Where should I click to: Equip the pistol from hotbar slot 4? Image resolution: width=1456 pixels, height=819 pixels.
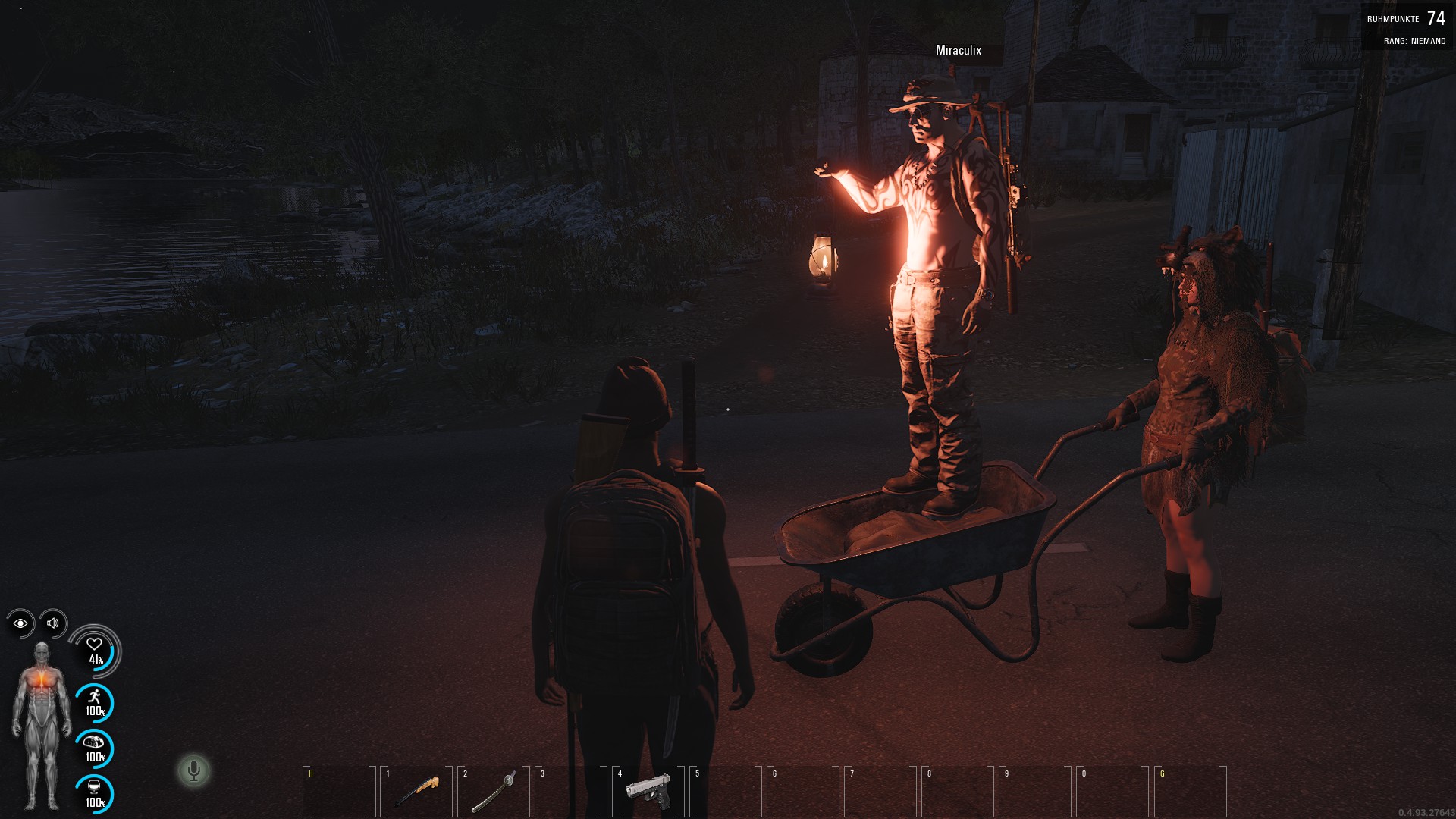pos(648,792)
